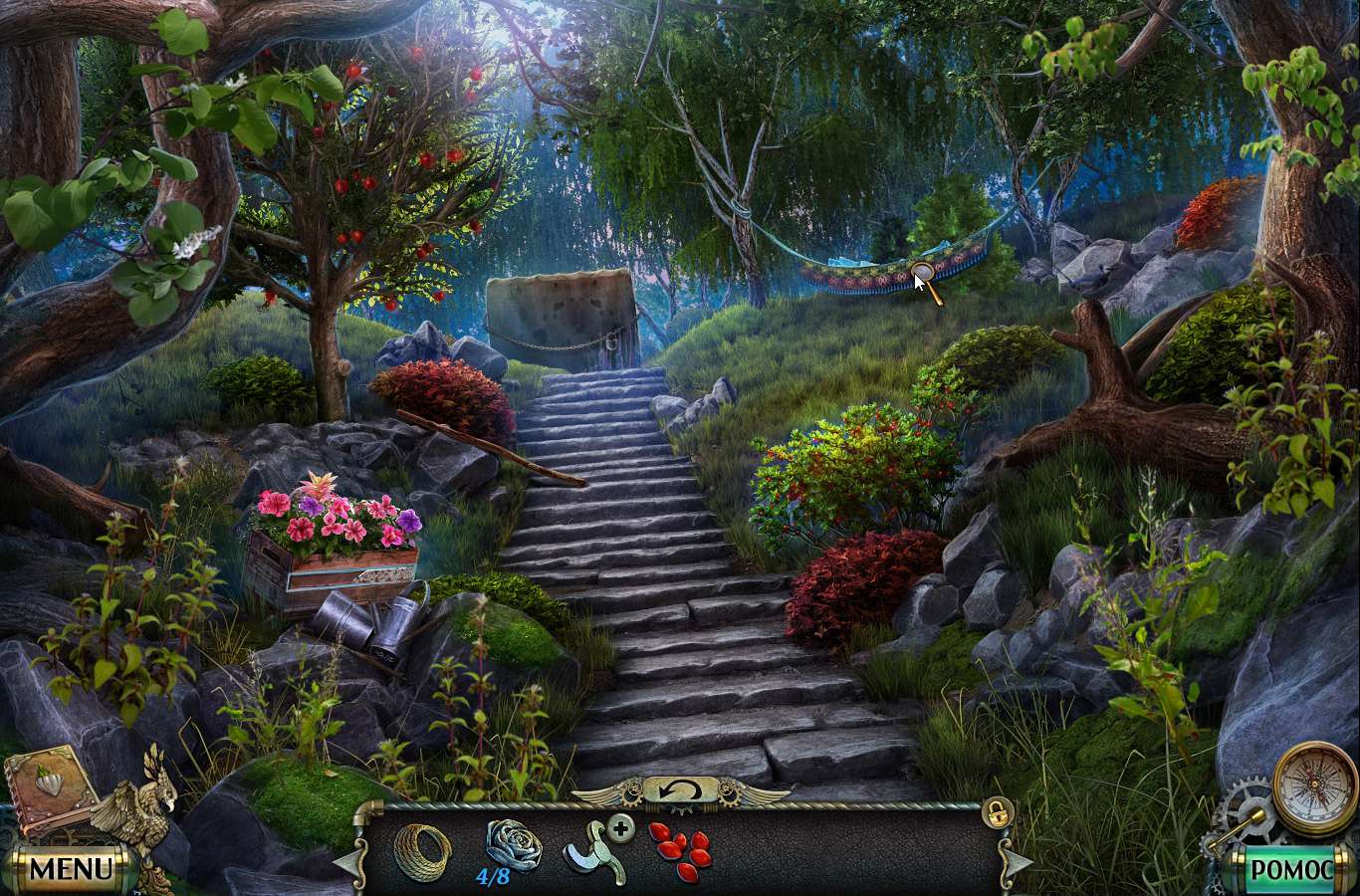Toggle the inventory padlock
1360x896 pixels.
pos(994,811)
